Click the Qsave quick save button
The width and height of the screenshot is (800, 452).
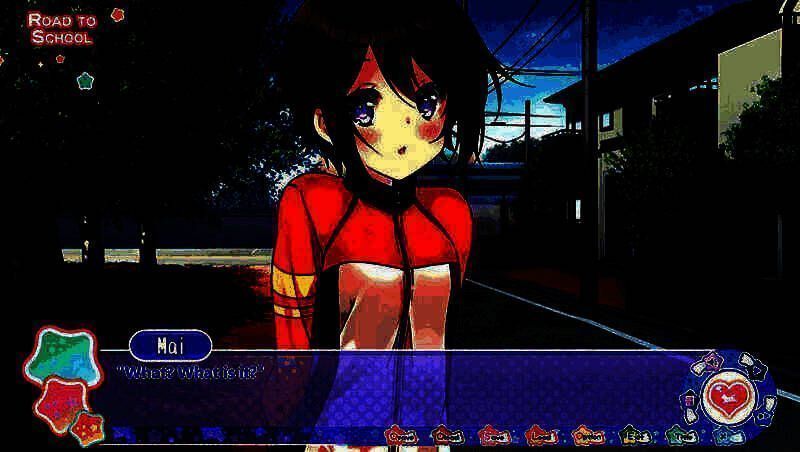(x=402, y=435)
